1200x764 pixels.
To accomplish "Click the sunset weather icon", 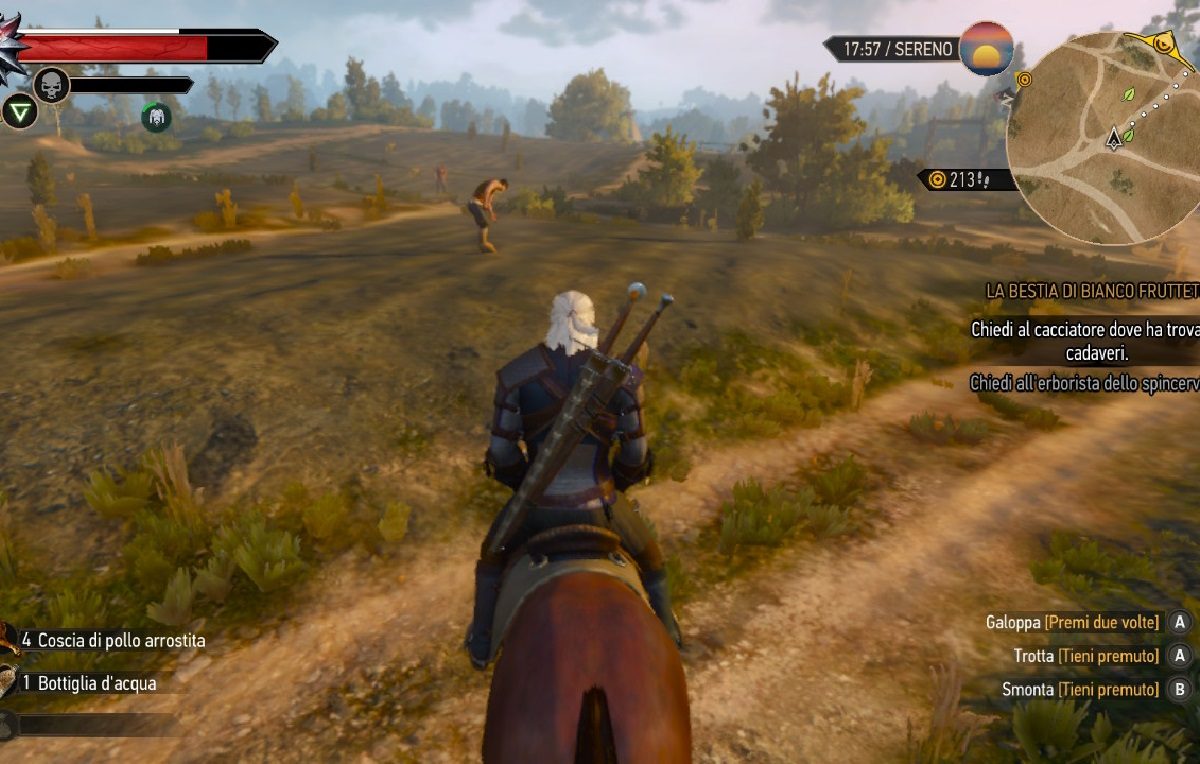I will tap(986, 48).
